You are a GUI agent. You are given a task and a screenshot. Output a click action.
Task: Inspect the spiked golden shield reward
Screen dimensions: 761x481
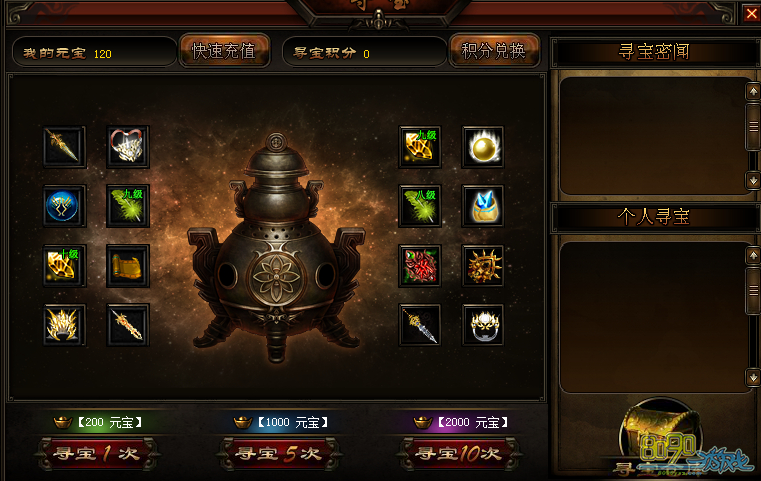(x=483, y=265)
